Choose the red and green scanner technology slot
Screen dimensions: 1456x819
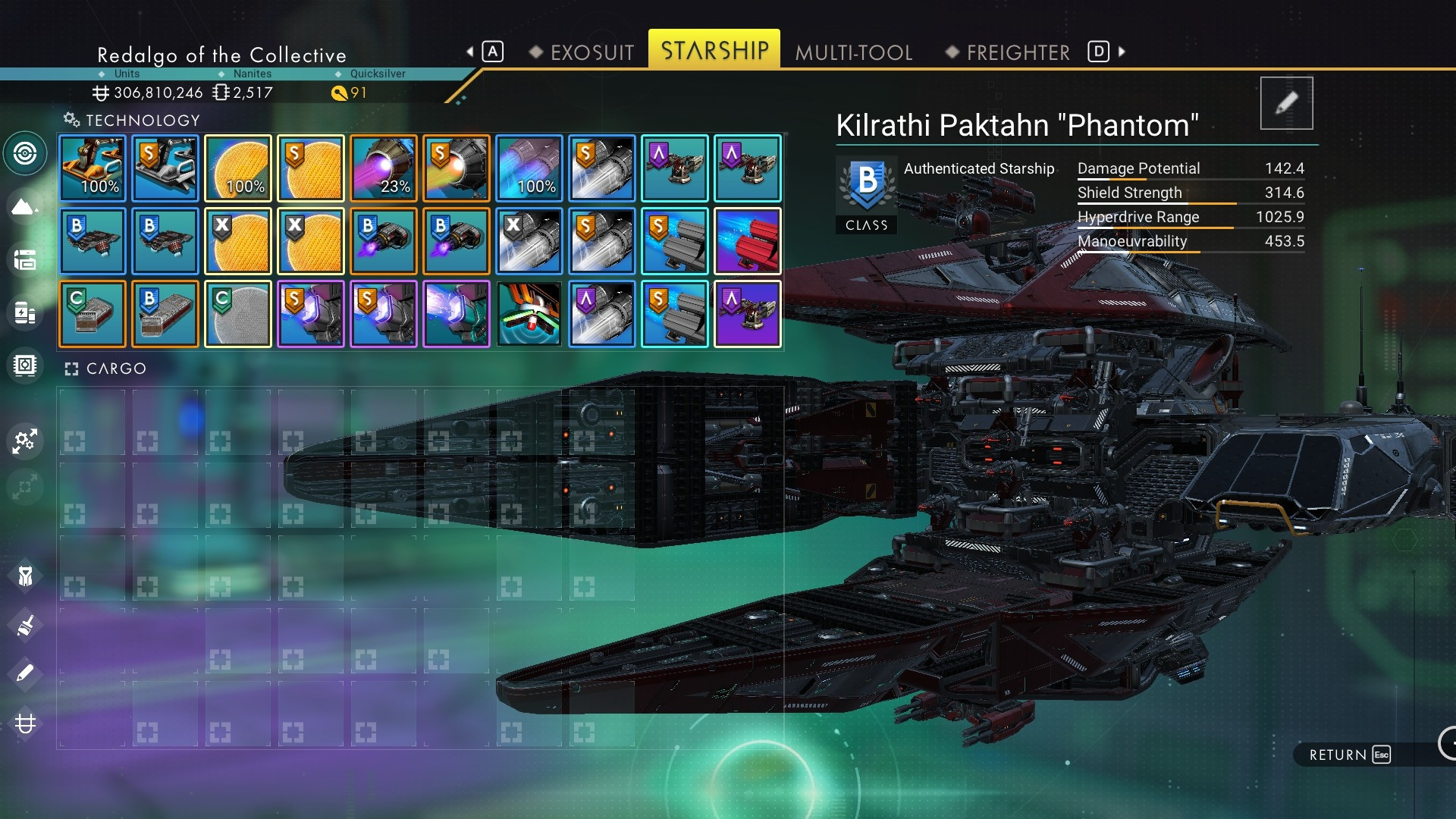(529, 314)
